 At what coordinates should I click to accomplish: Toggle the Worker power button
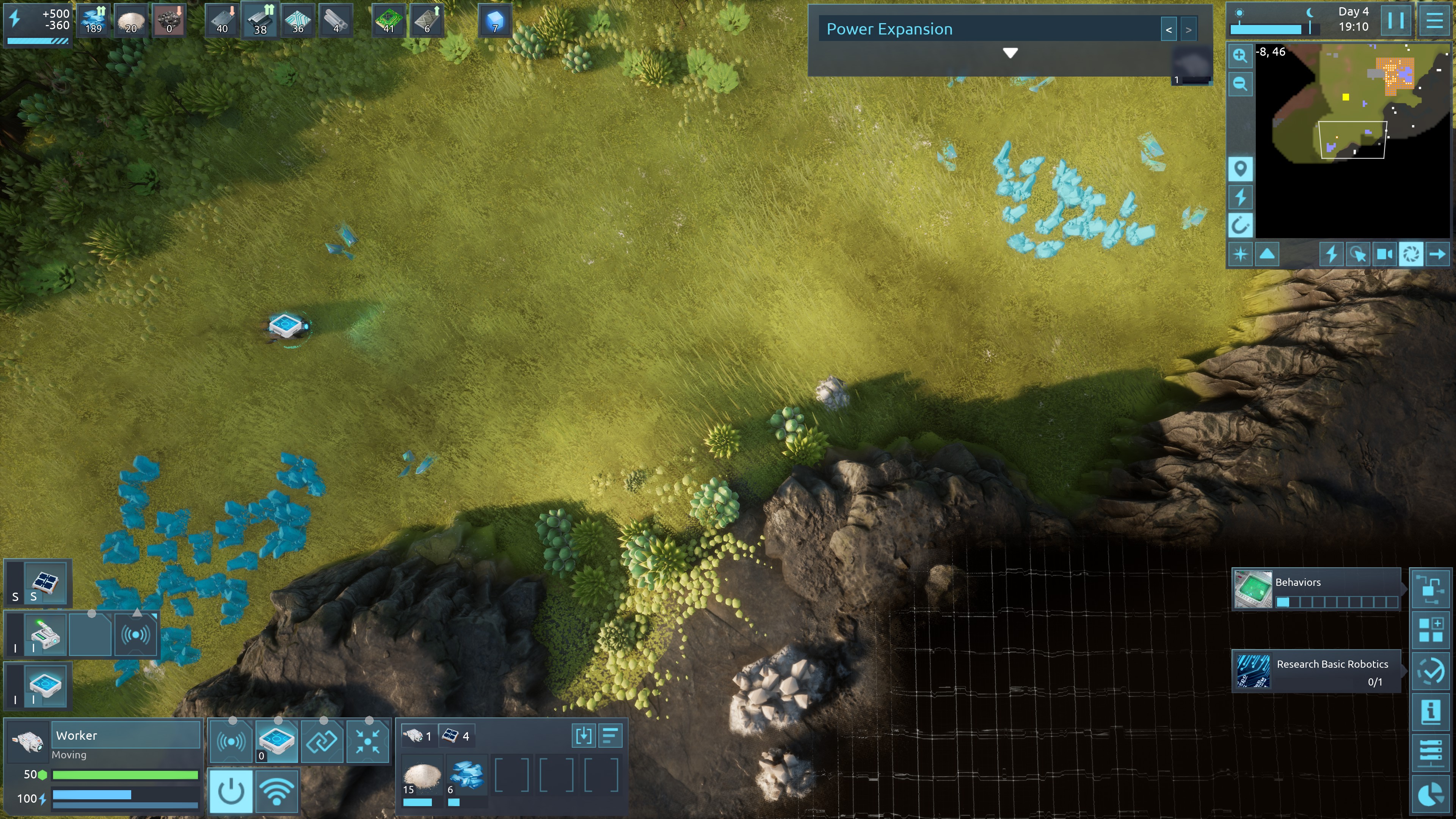click(231, 791)
